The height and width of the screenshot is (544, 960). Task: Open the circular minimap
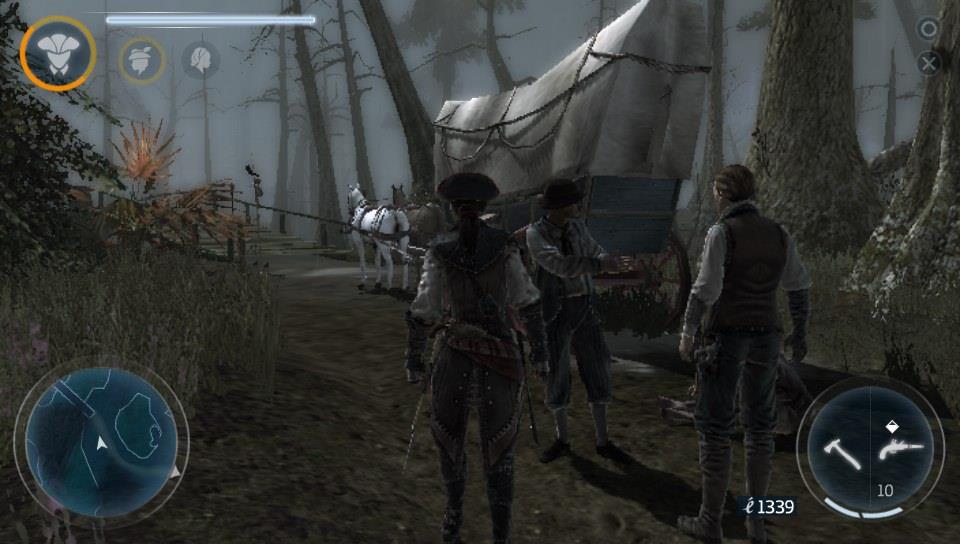tap(102, 441)
